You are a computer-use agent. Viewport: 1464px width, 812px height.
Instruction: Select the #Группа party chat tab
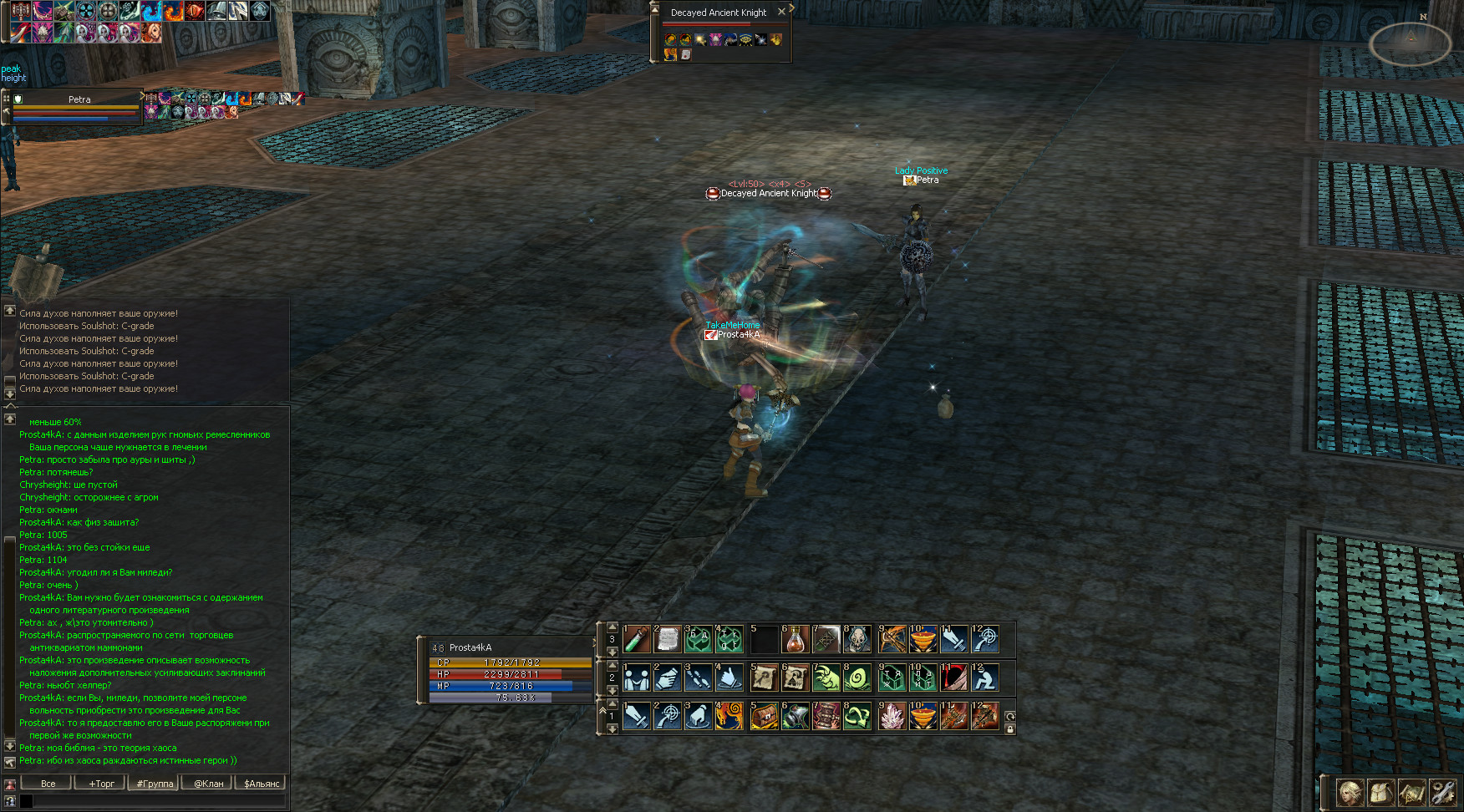[155, 784]
